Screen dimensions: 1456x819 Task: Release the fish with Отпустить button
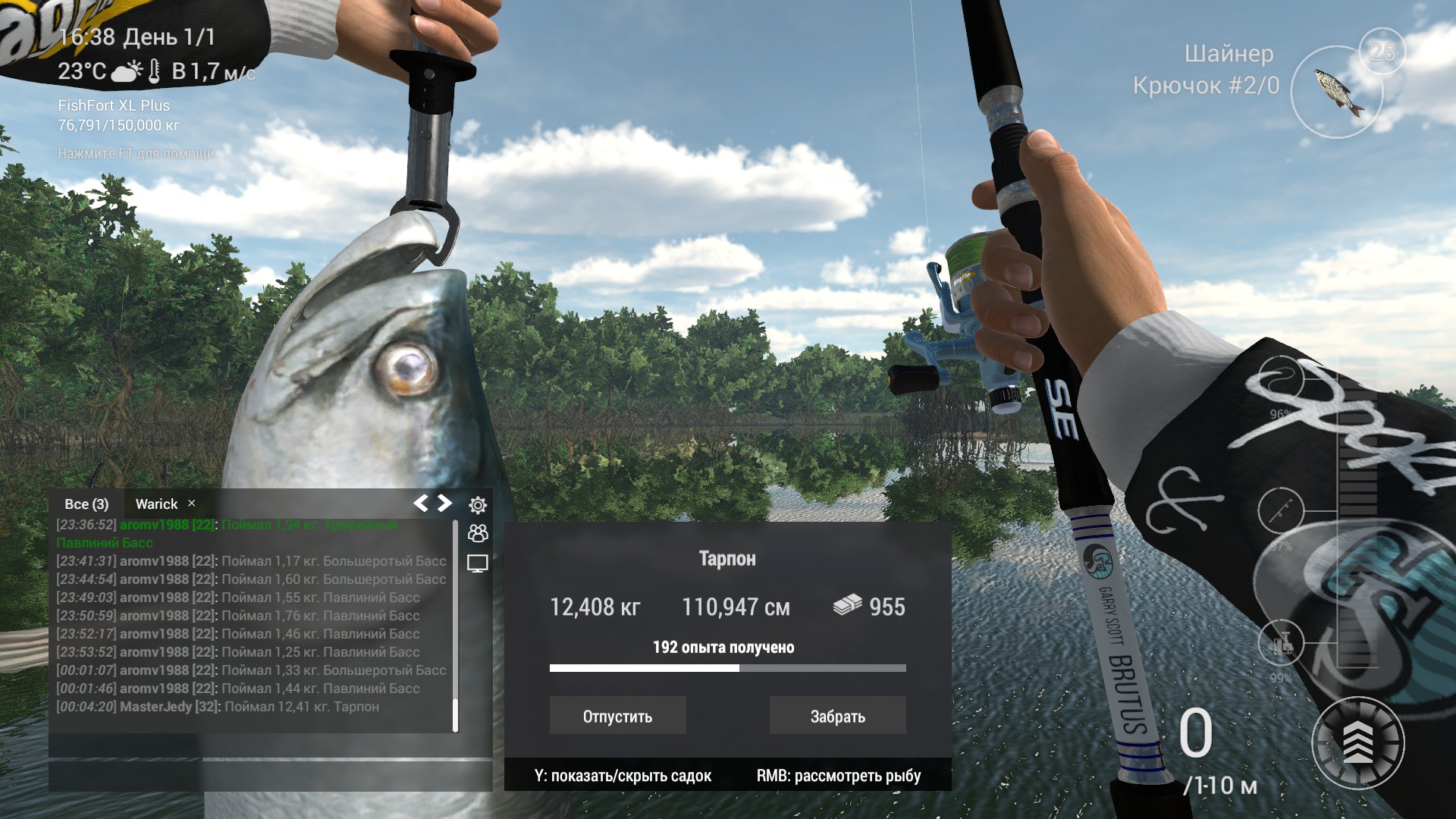pos(617,714)
